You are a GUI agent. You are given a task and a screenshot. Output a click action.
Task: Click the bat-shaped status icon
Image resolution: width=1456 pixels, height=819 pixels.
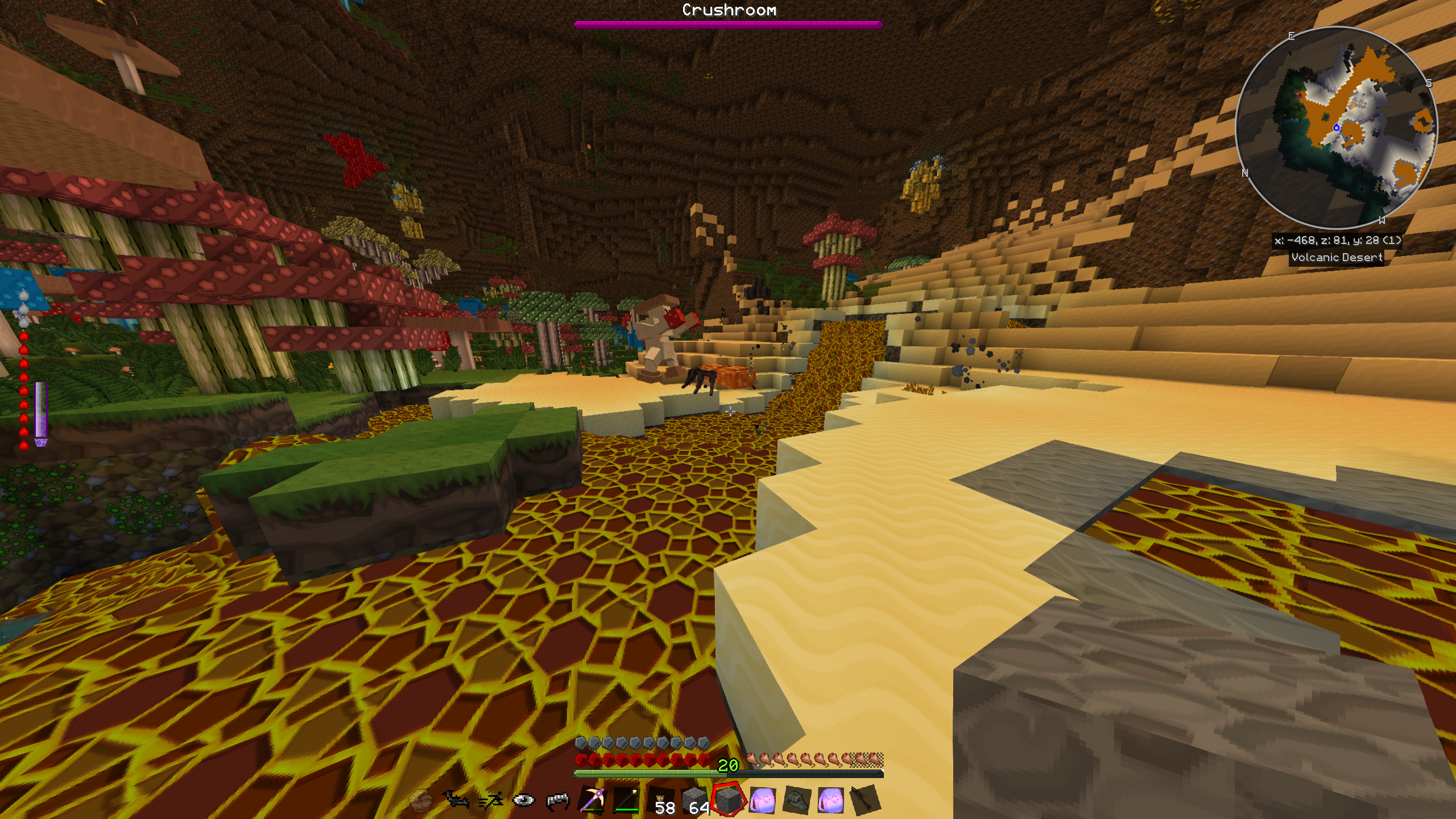pos(456,801)
